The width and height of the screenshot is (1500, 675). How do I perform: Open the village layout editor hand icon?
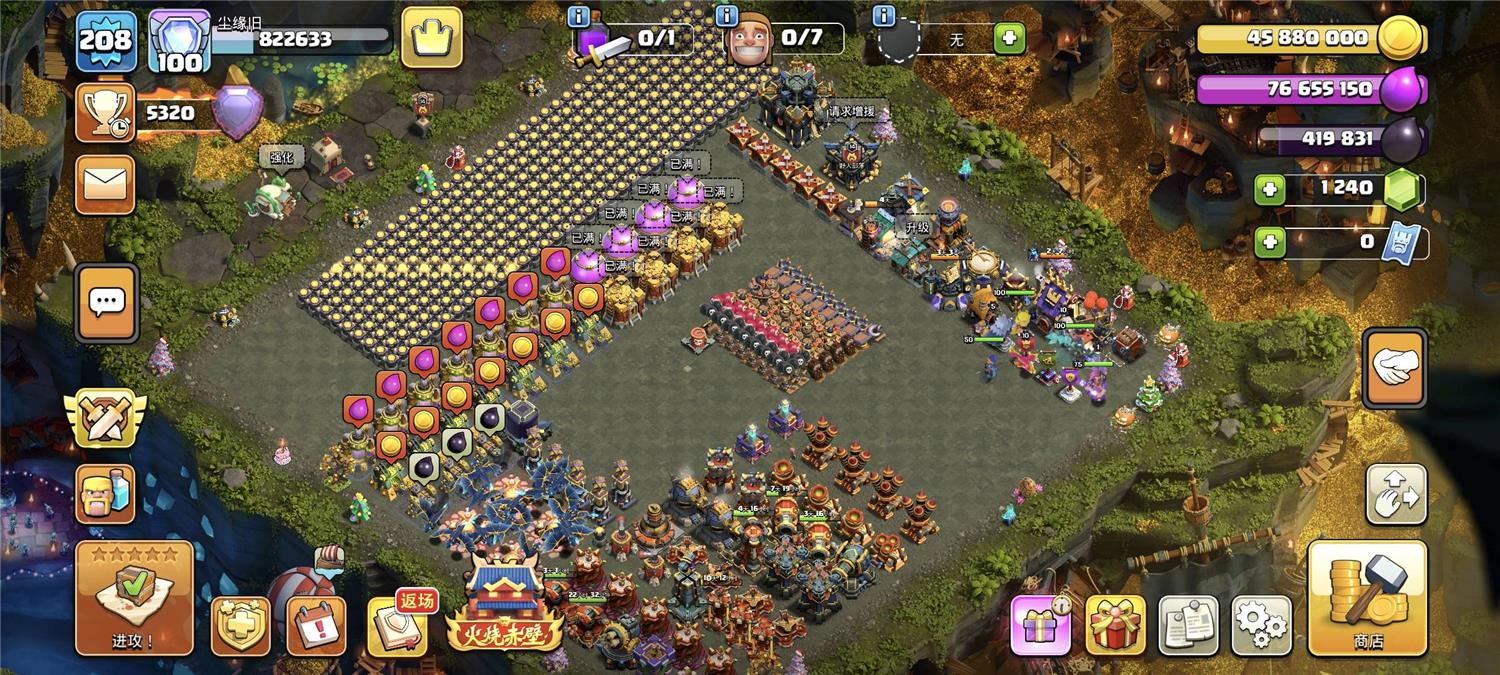(1396, 494)
